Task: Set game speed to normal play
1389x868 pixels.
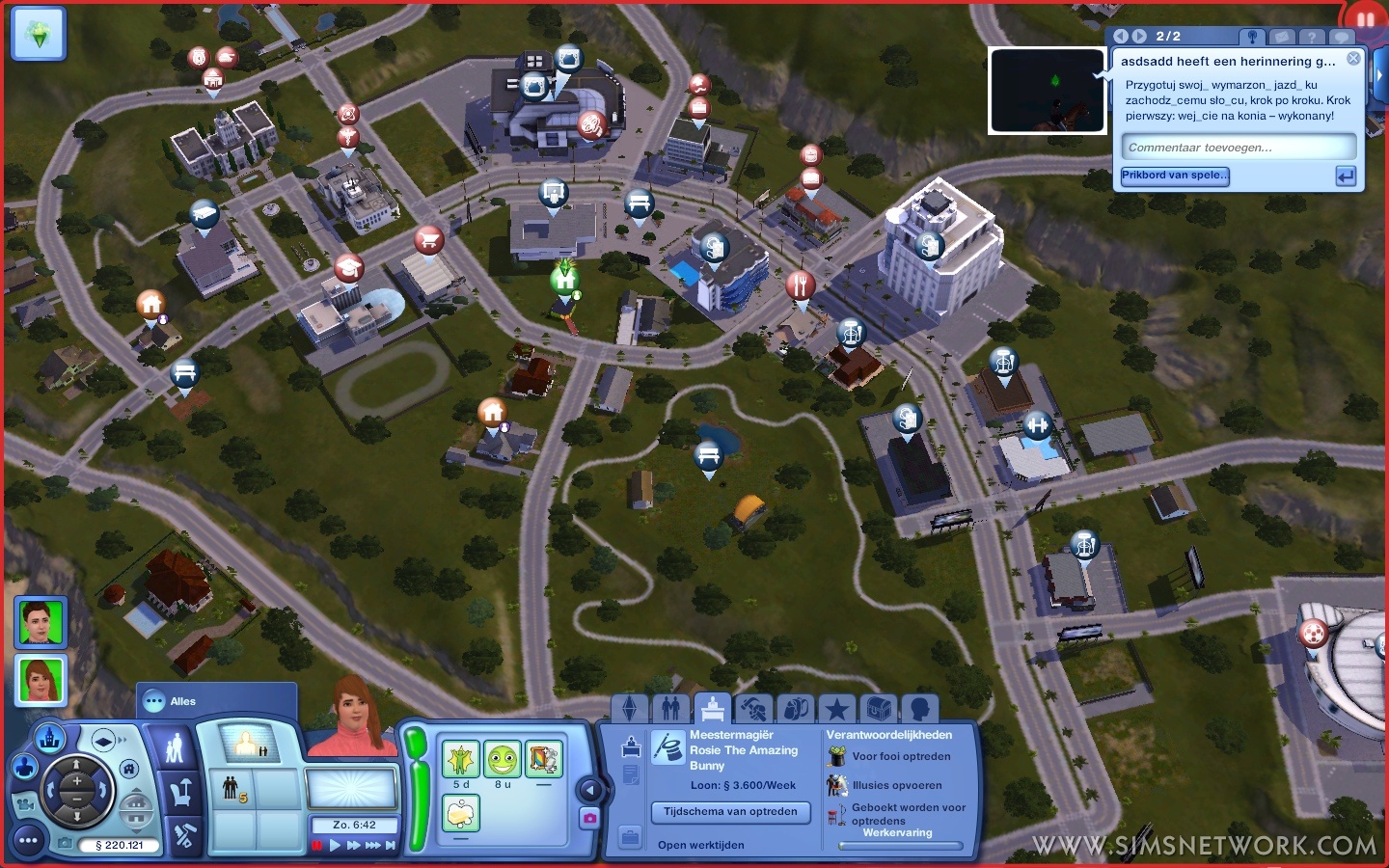Action: click(336, 846)
